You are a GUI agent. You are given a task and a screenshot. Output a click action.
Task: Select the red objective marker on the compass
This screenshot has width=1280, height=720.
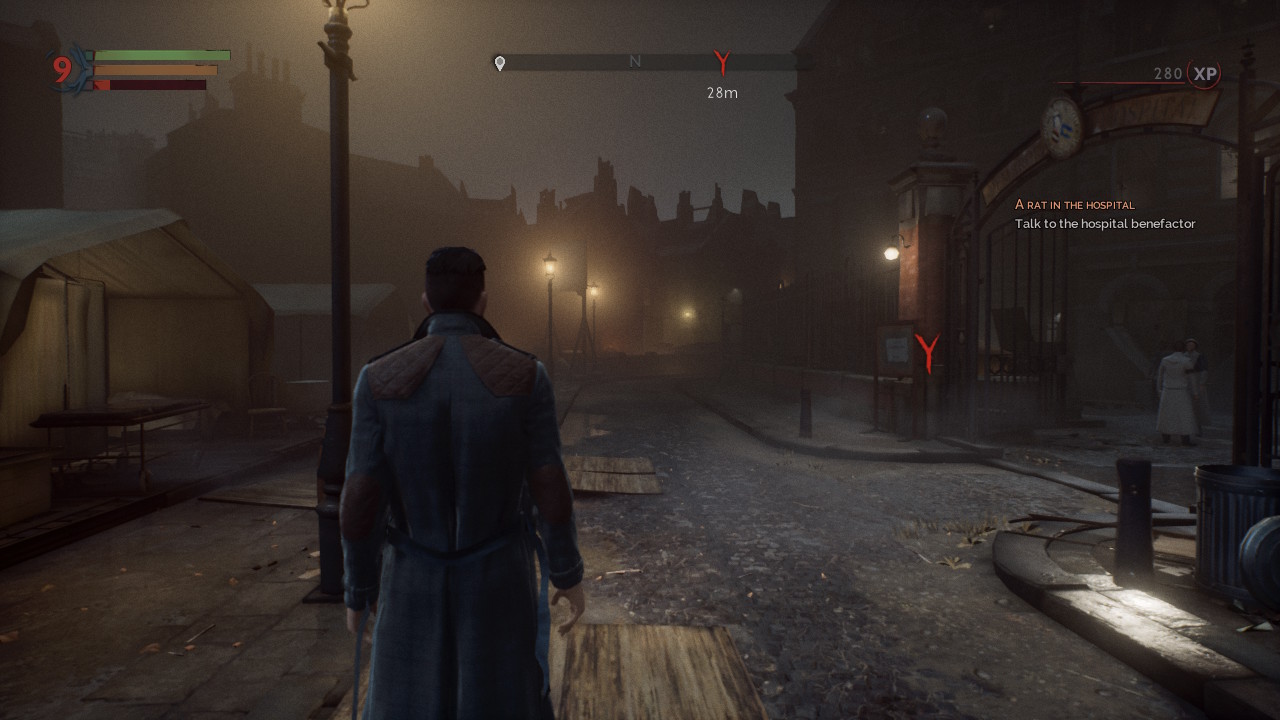point(722,63)
